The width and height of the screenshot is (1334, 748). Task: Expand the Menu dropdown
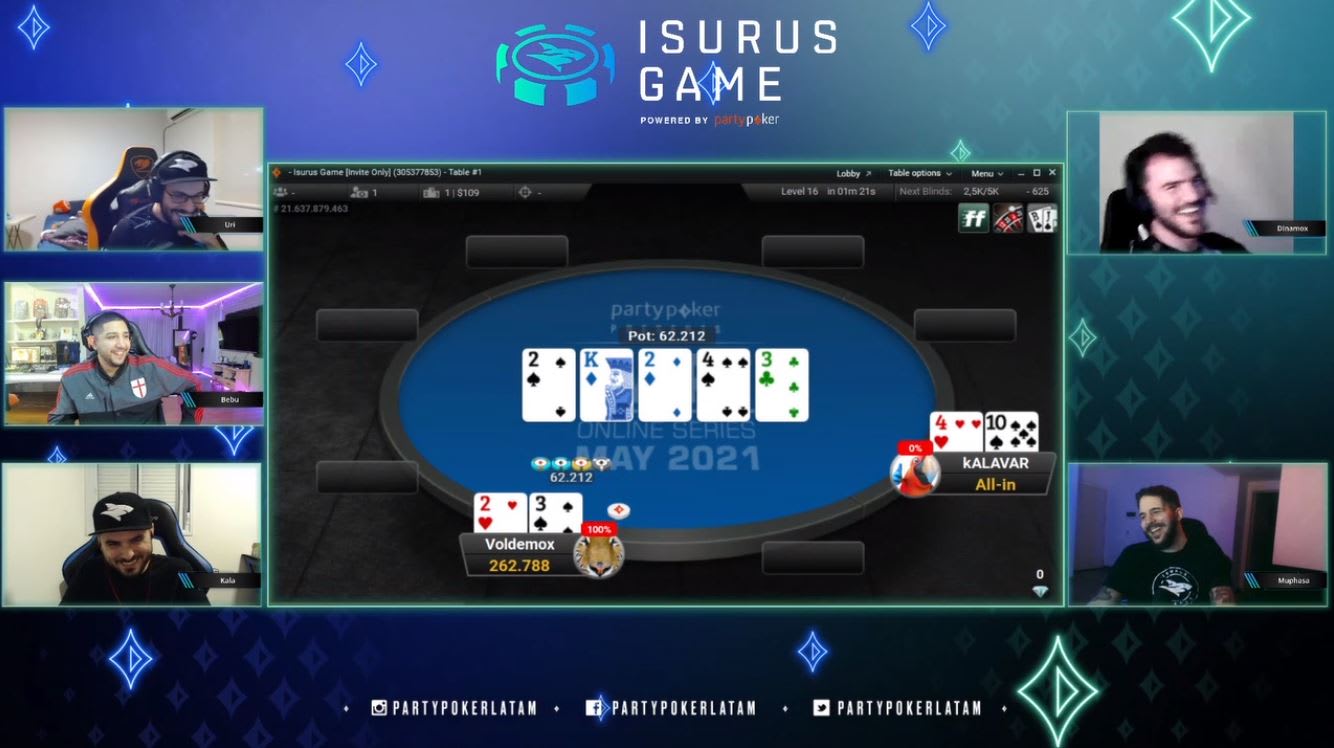pyautogui.click(x=985, y=172)
